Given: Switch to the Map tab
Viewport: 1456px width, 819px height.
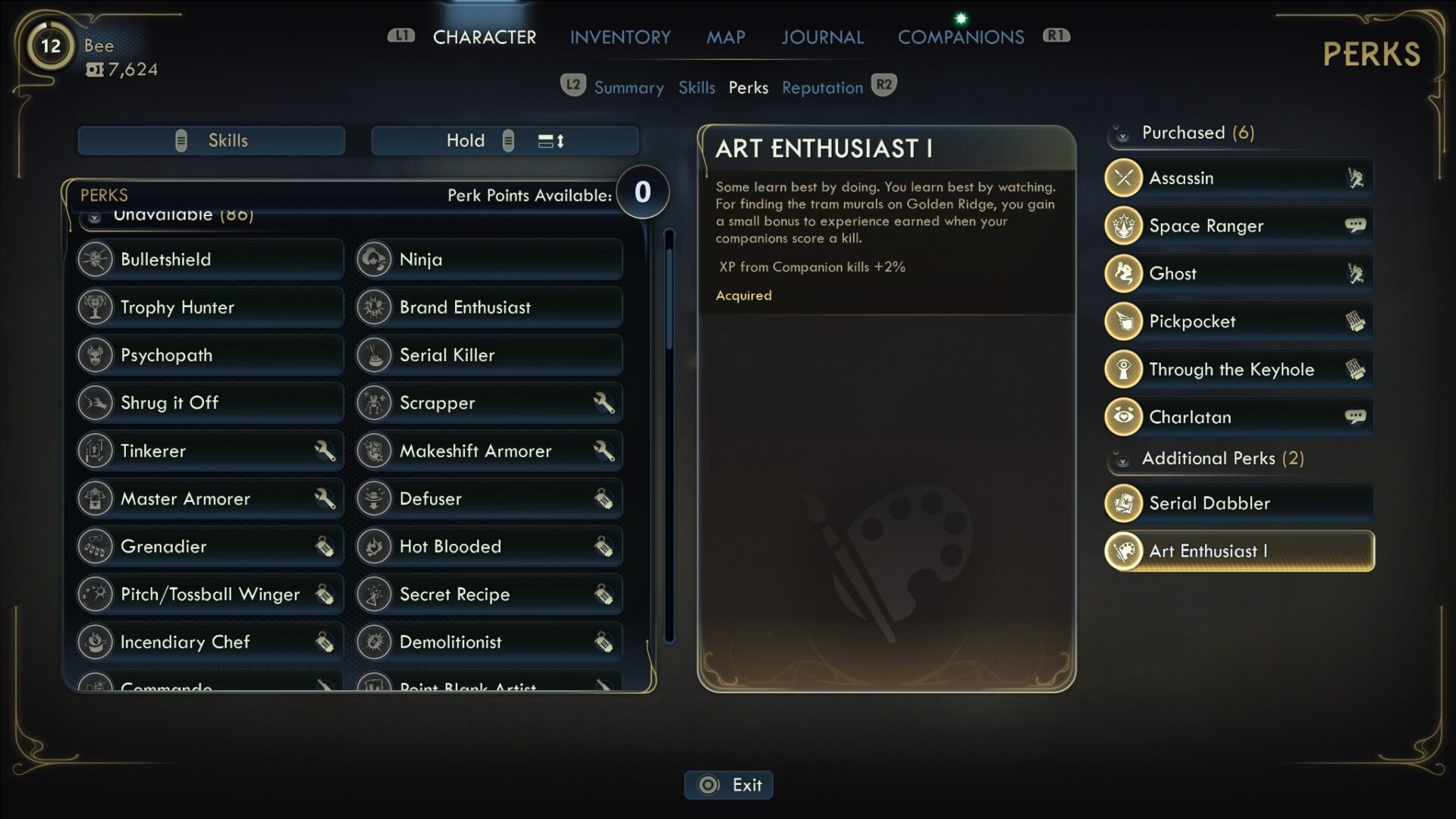Looking at the screenshot, I should coord(725,37).
